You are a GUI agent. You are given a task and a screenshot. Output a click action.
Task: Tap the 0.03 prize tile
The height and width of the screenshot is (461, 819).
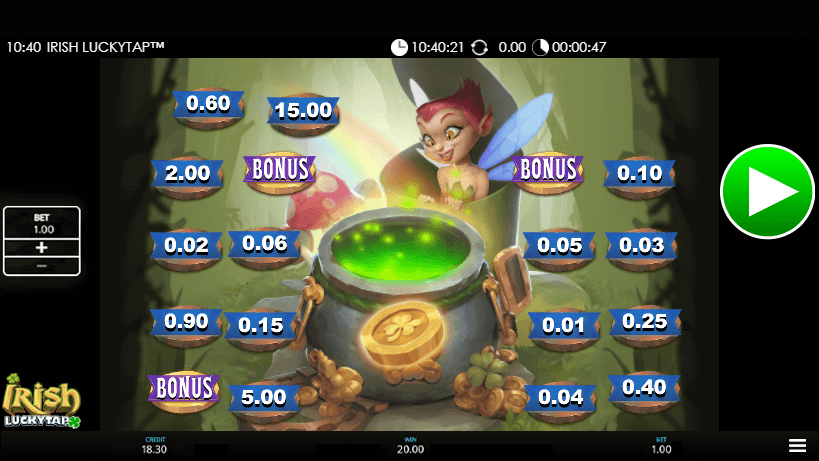641,245
